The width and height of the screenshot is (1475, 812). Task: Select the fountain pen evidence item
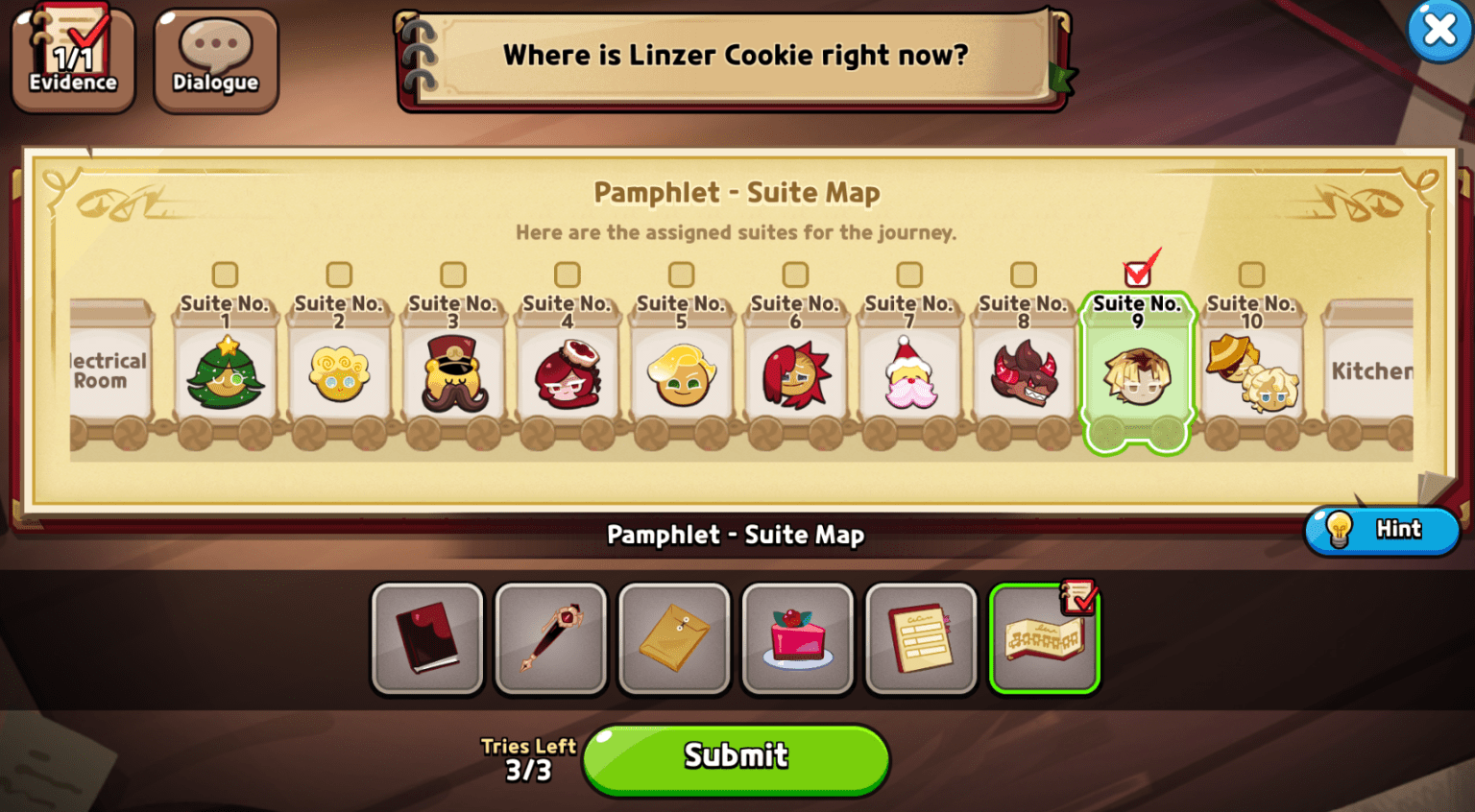click(x=550, y=638)
